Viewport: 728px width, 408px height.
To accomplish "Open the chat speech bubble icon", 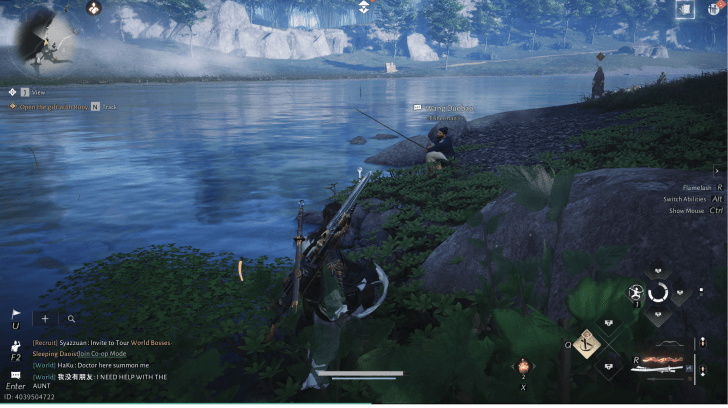I will (x=16, y=374).
